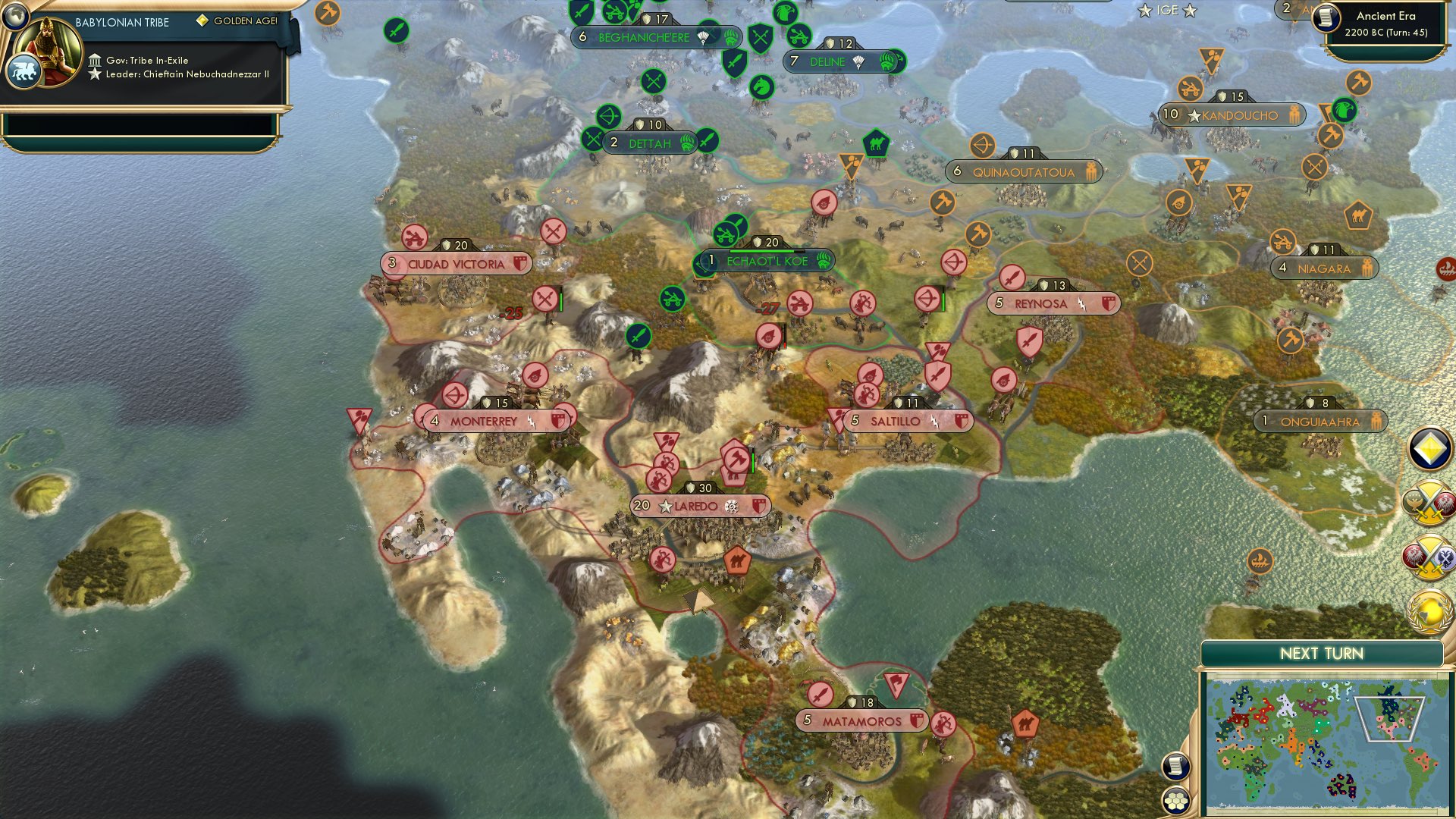Screen dimensions: 1456x819
Task: Click the white view rectangle on the minimap
Action: (x=1389, y=719)
